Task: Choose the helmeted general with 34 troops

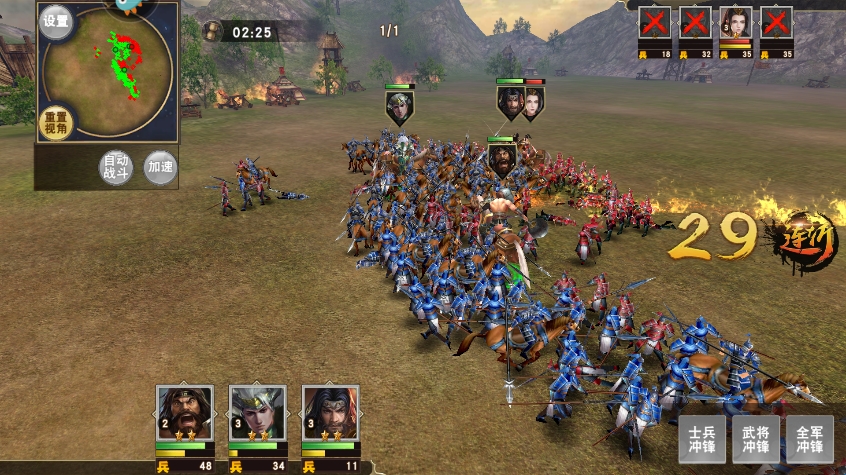Action: coord(258,412)
